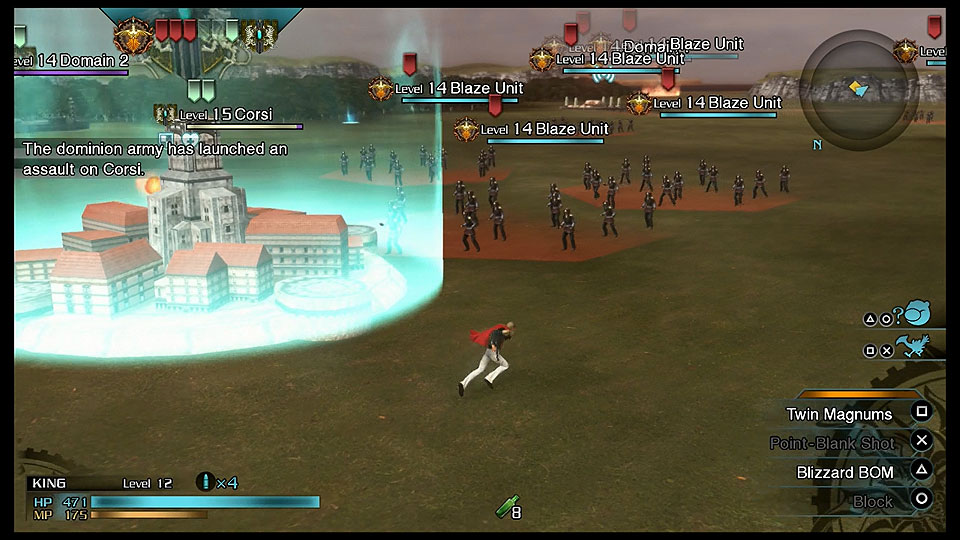The height and width of the screenshot is (540, 960).
Task: Choose the Point-Blank Shot command
Action: [832, 443]
